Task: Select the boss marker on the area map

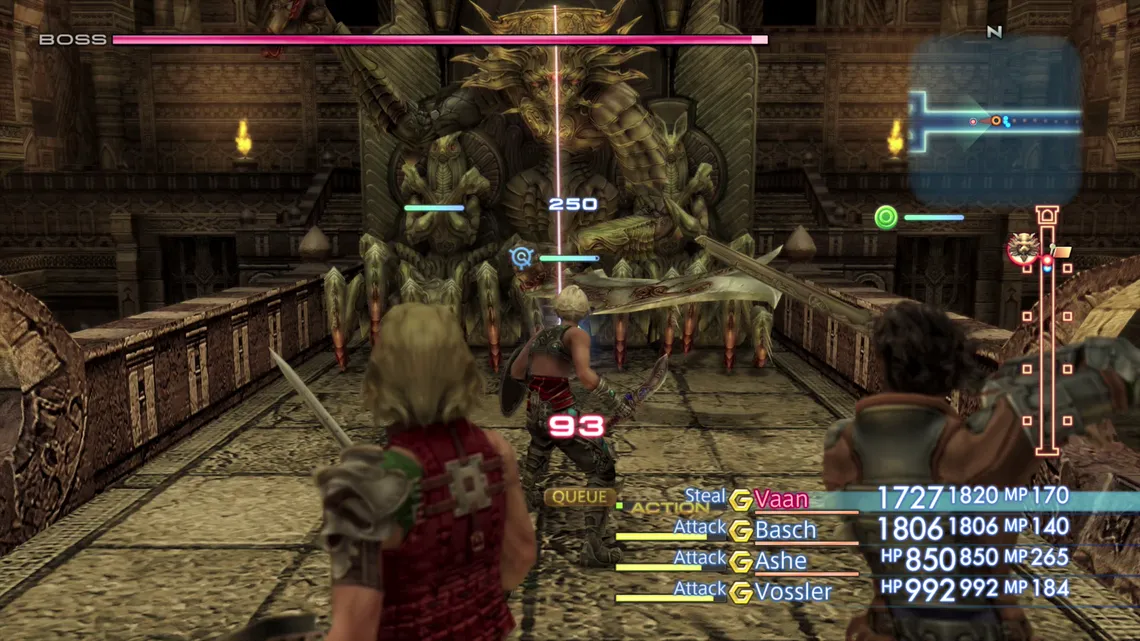Action: tap(1022, 248)
